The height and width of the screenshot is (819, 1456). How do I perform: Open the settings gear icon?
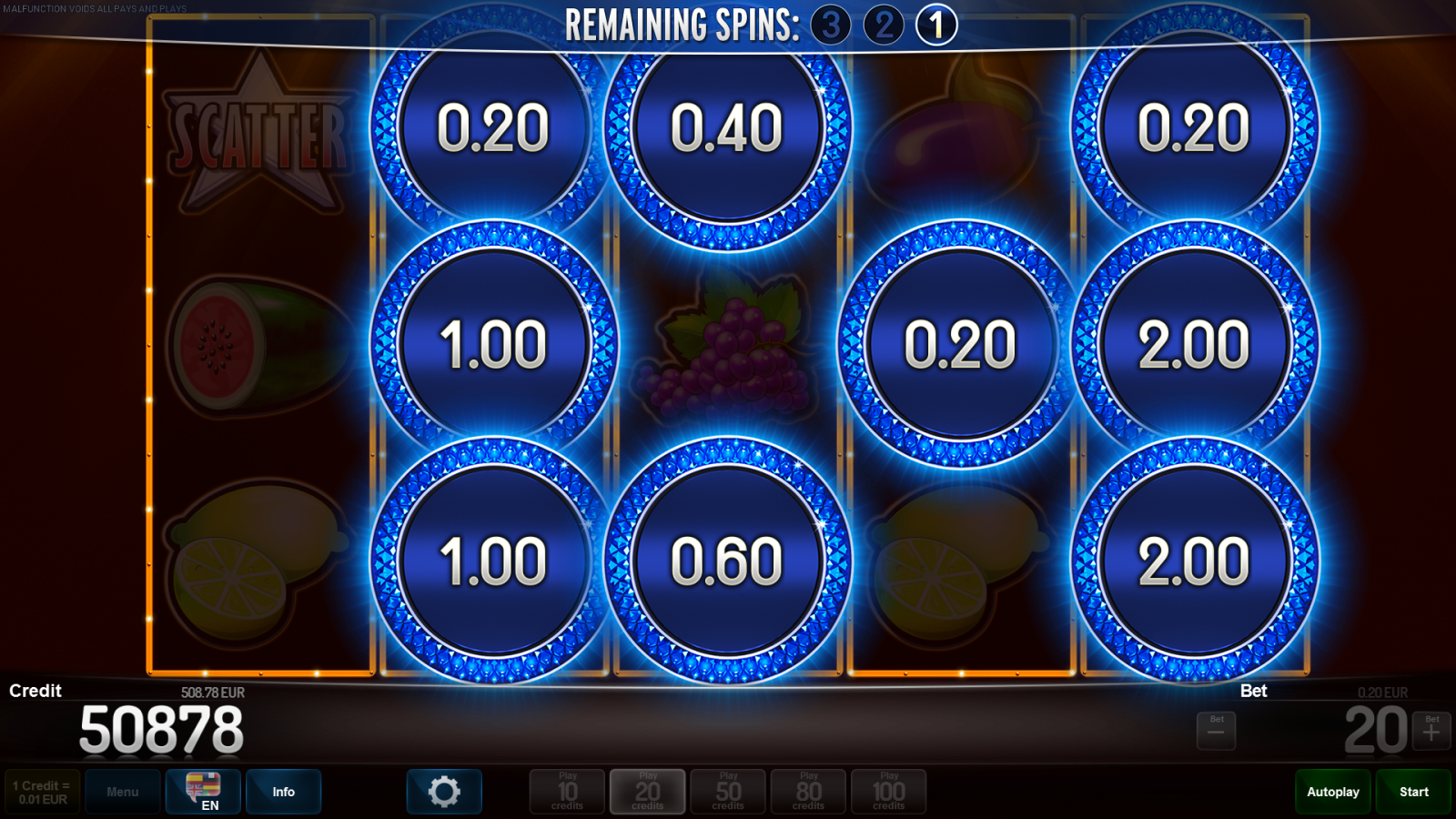(444, 791)
